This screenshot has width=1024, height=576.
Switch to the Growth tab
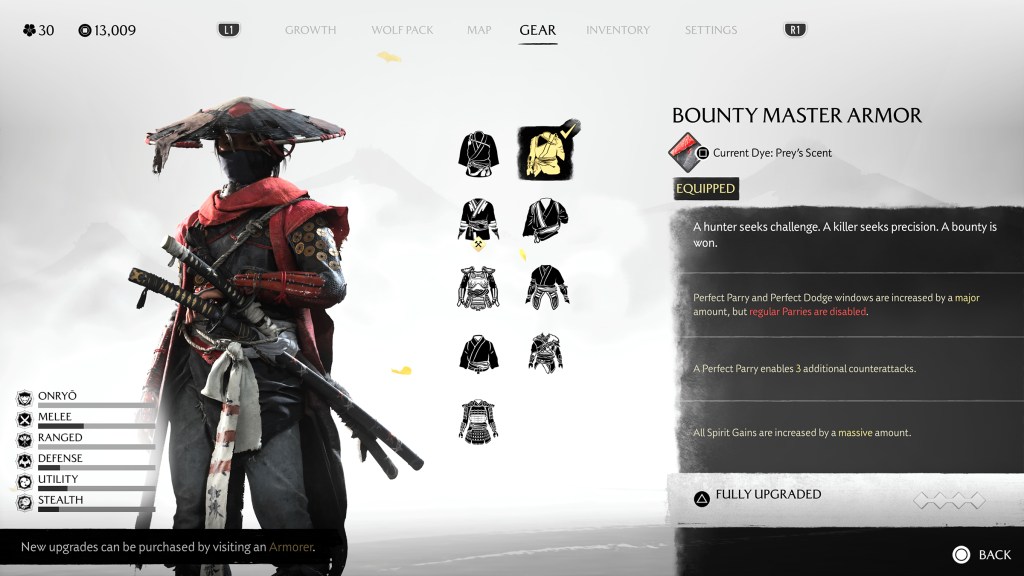tap(310, 30)
